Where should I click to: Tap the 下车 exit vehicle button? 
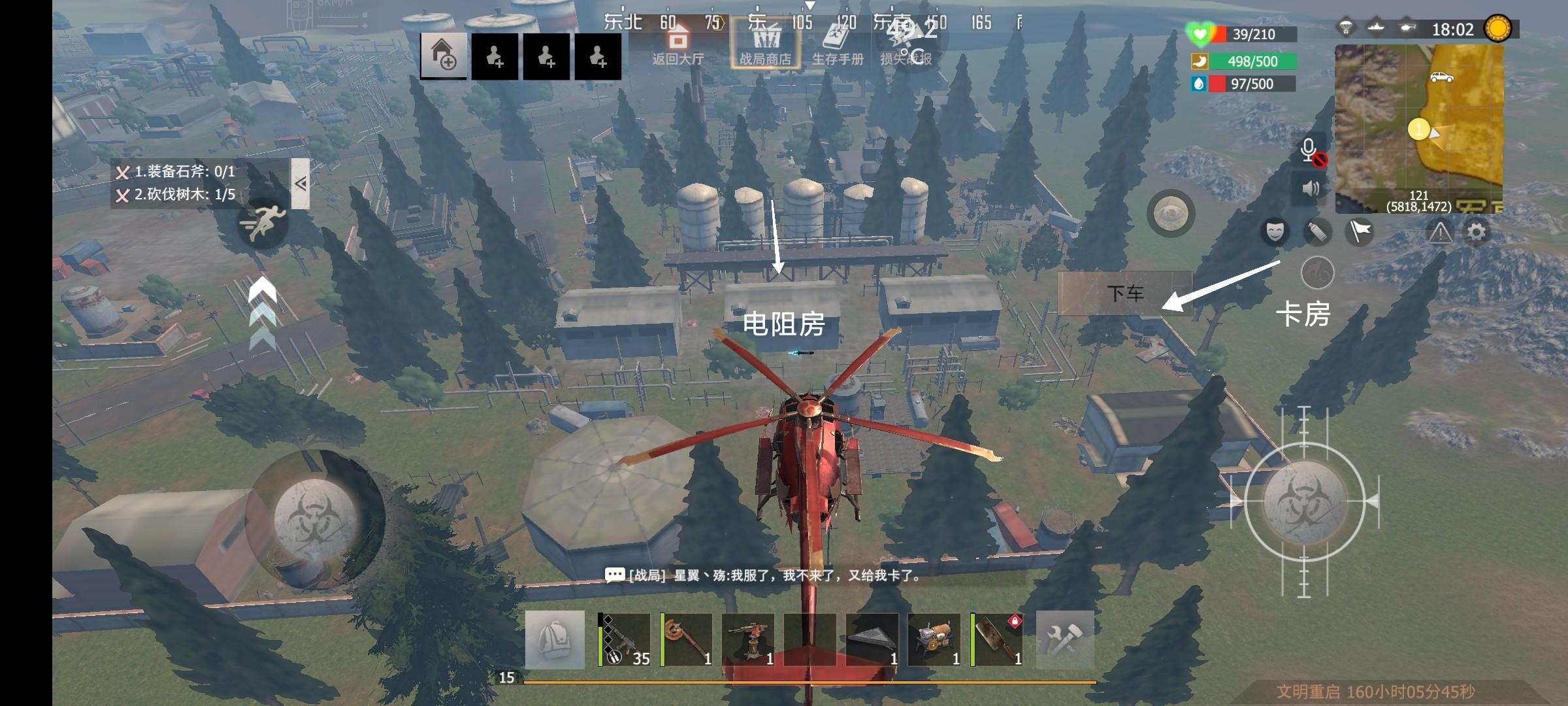click(x=1125, y=294)
